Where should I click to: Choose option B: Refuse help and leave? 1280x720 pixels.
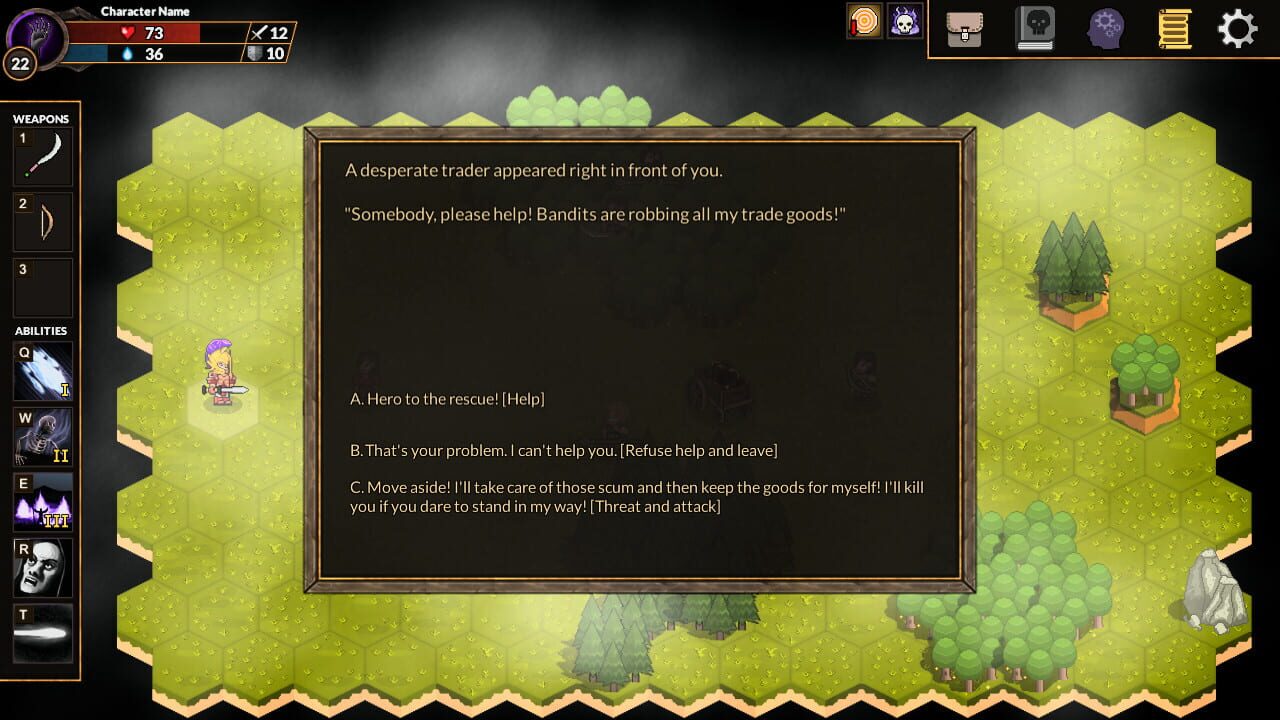click(562, 450)
